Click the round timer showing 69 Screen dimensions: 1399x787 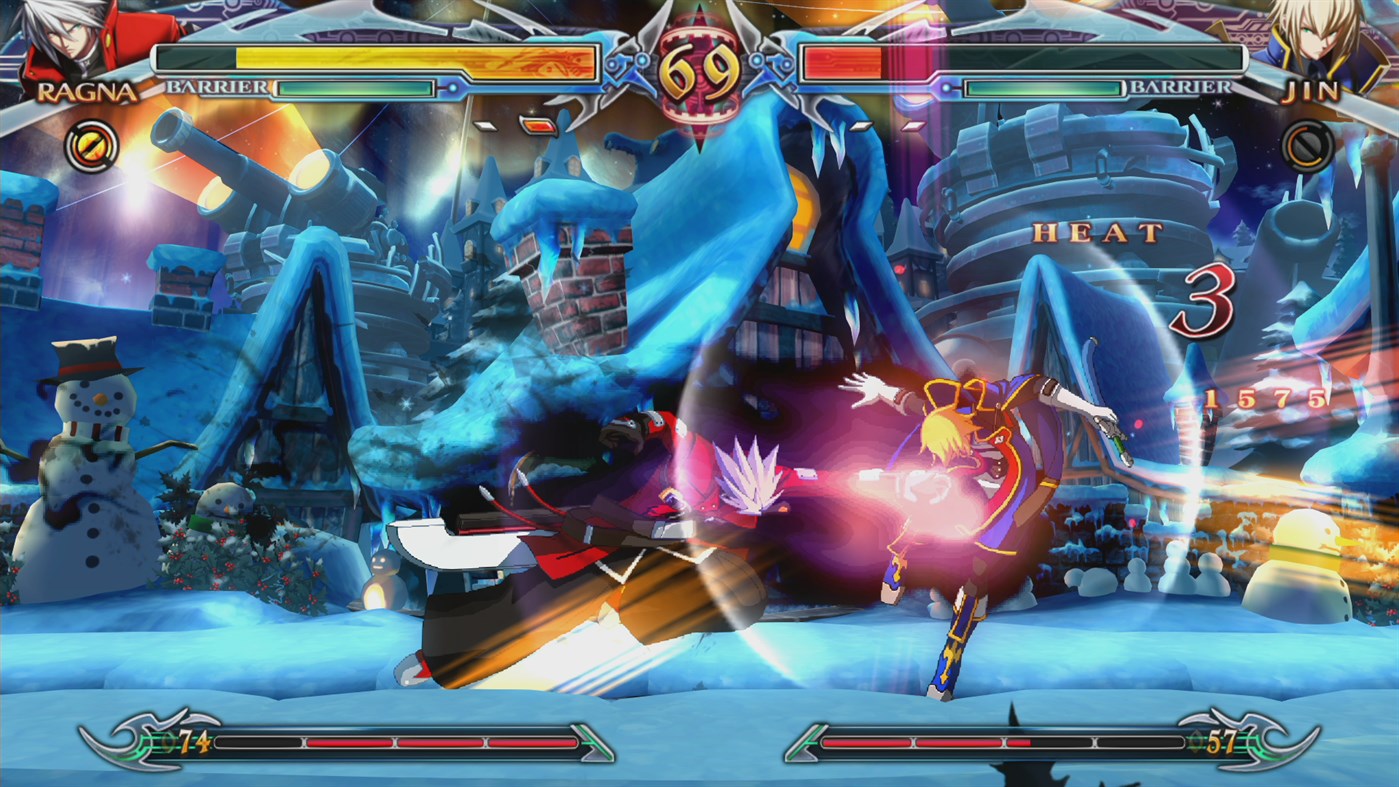(700, 72)
